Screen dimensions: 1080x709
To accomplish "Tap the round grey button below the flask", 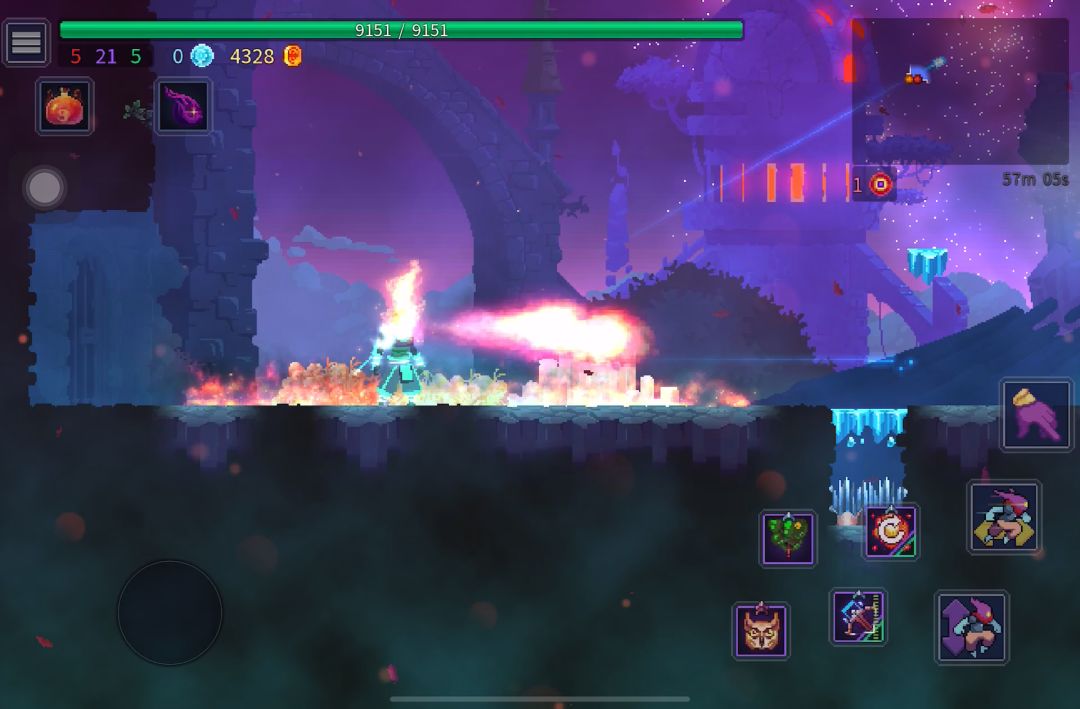I will coord(44,187).
